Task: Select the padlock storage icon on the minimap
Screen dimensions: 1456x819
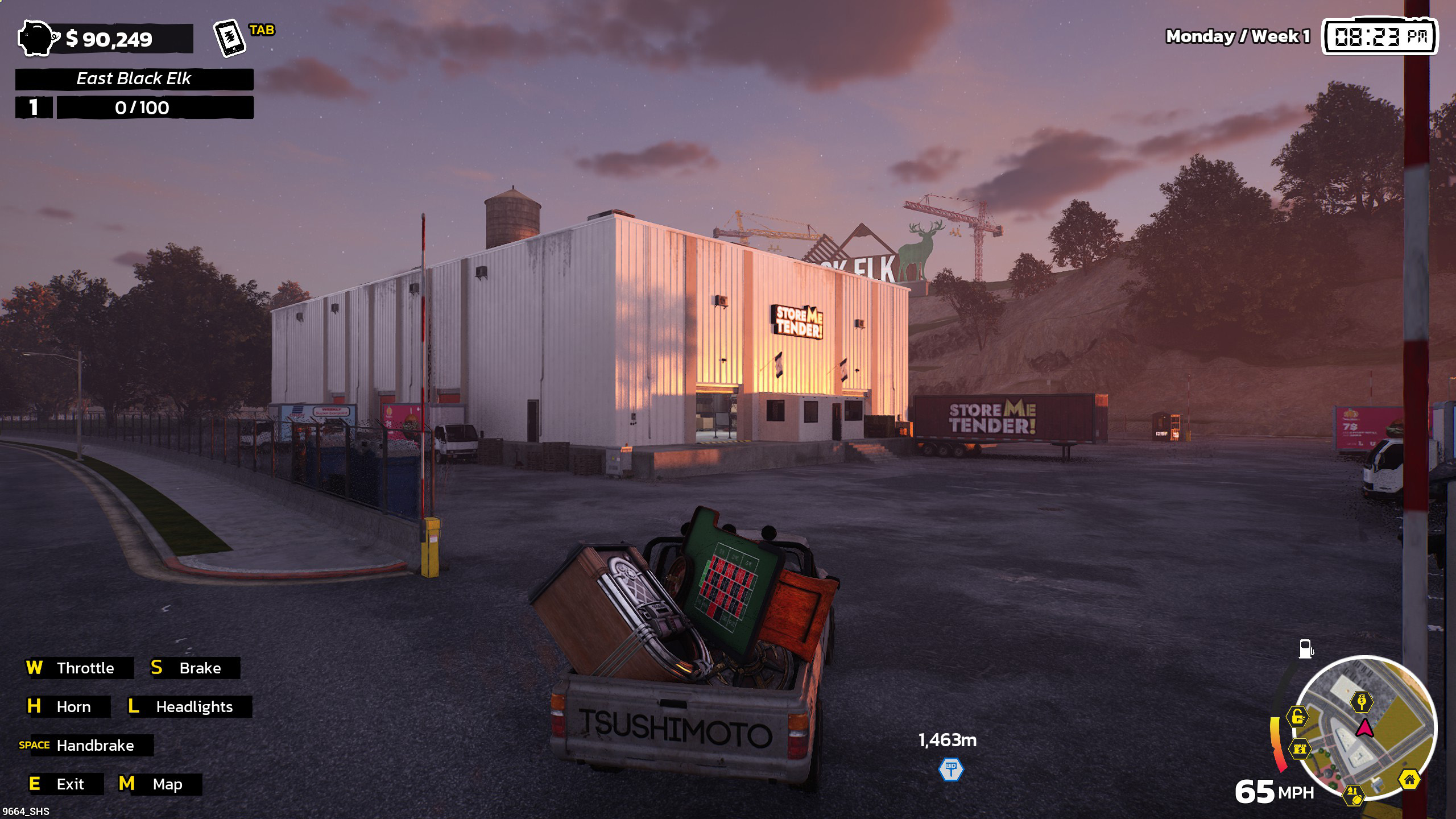Action: tap(1297, 717)
